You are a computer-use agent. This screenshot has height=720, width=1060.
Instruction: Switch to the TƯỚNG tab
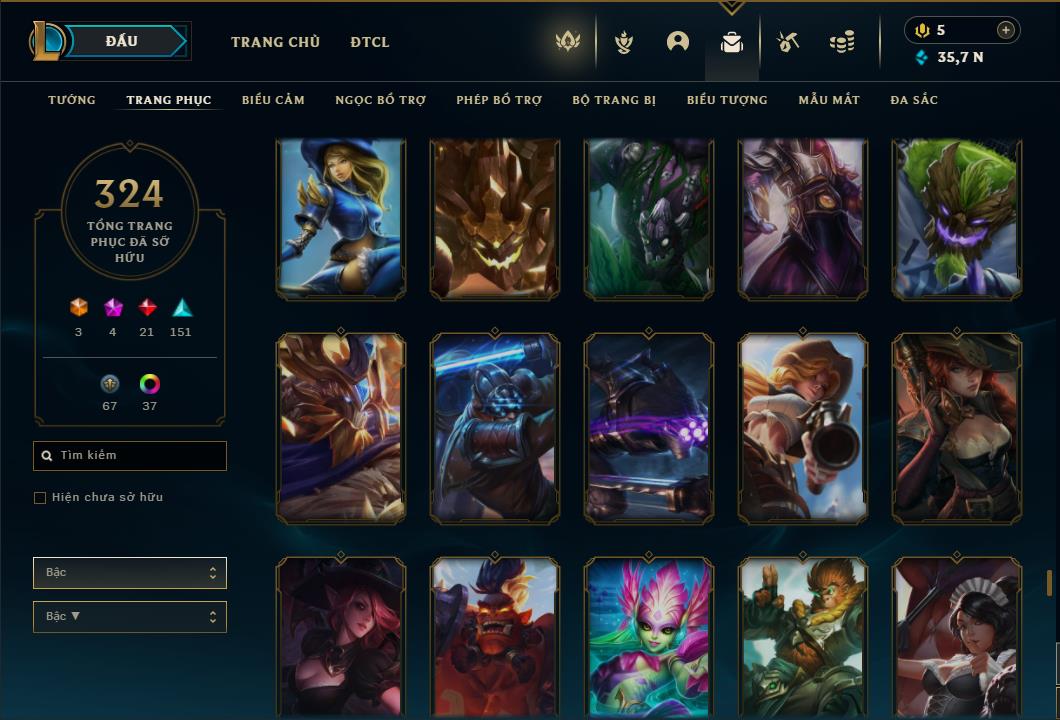coord(72,100)
